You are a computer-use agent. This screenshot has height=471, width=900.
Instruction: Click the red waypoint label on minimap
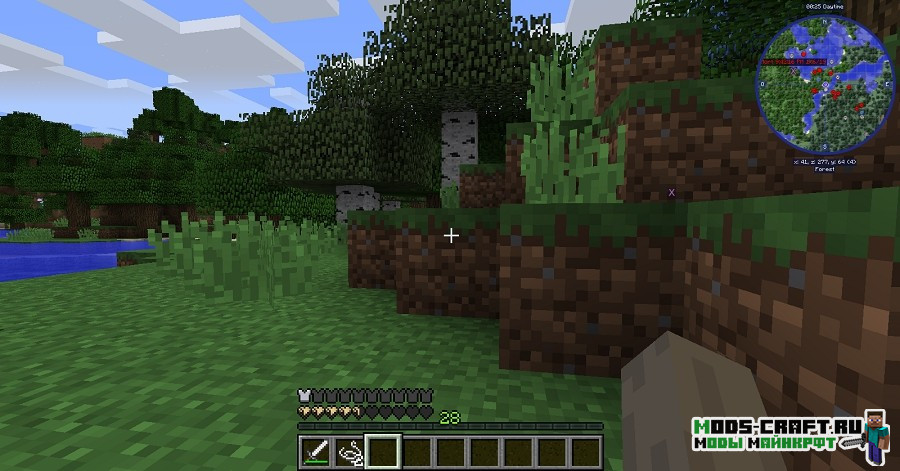pos(796,61)
